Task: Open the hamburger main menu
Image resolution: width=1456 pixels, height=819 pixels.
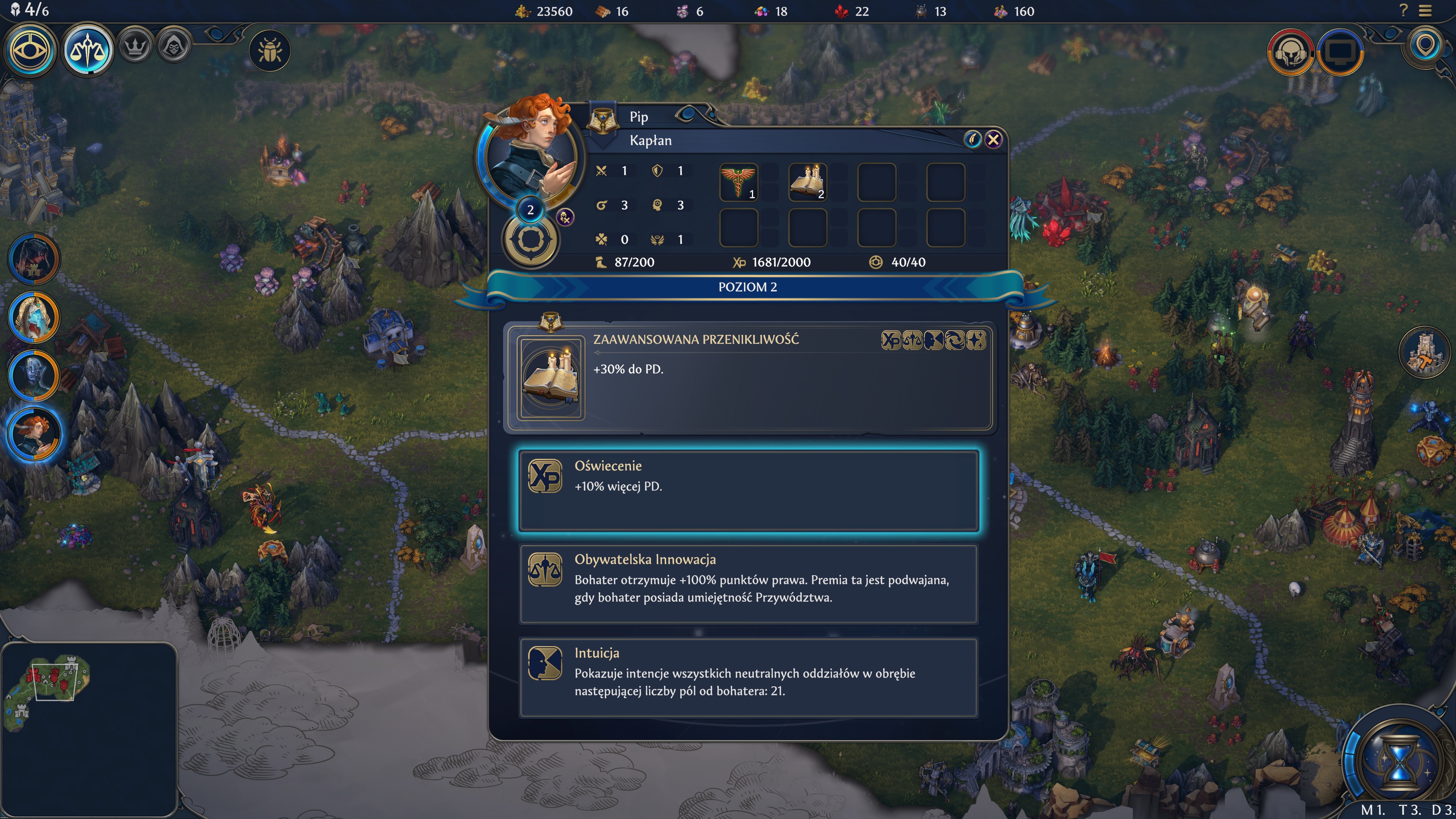Action: [x=1426, y=11]
